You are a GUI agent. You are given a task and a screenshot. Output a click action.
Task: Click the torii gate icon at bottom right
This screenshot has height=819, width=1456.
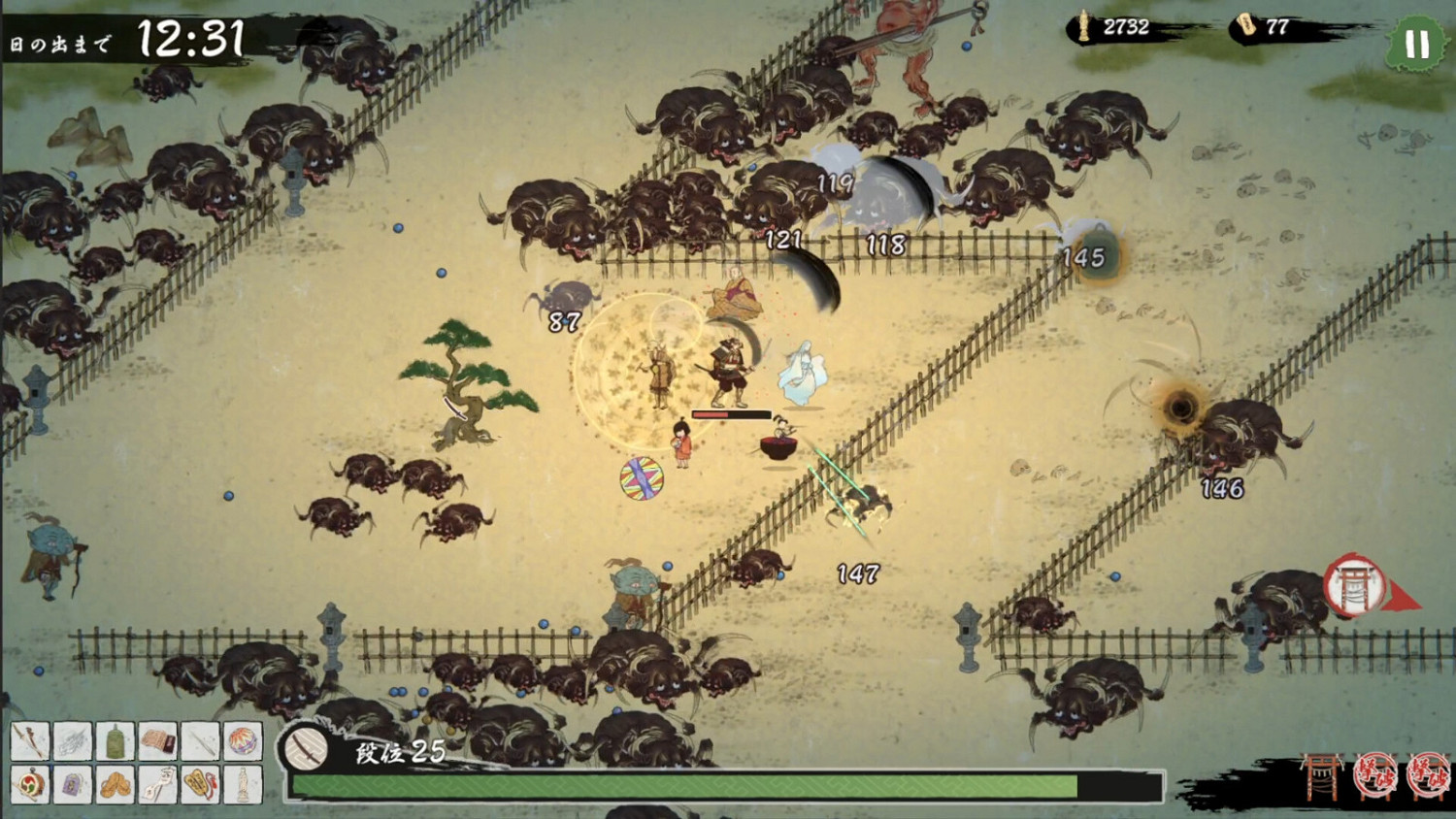1322,774
